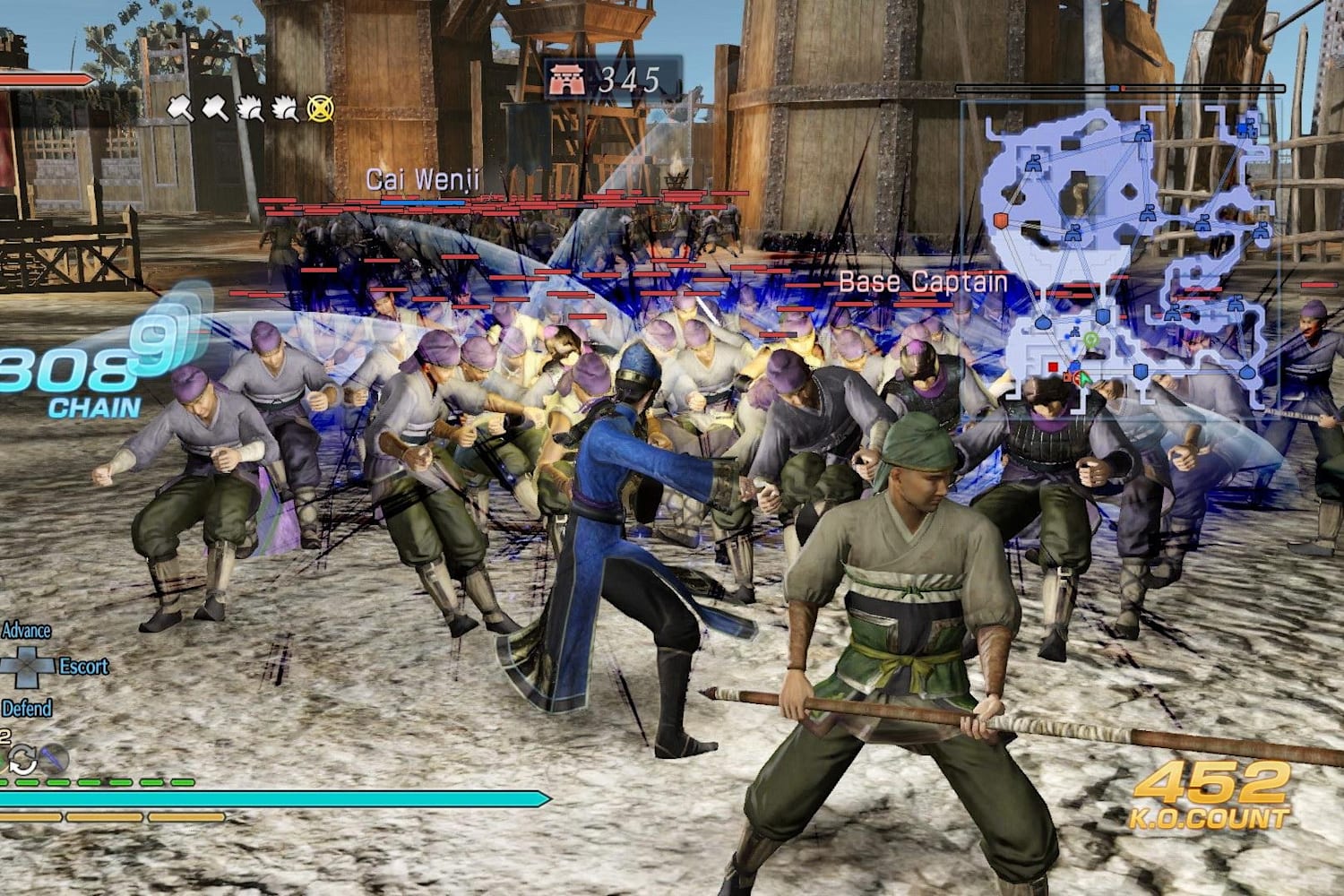Click the cyan Musou gauge bar

269,794
